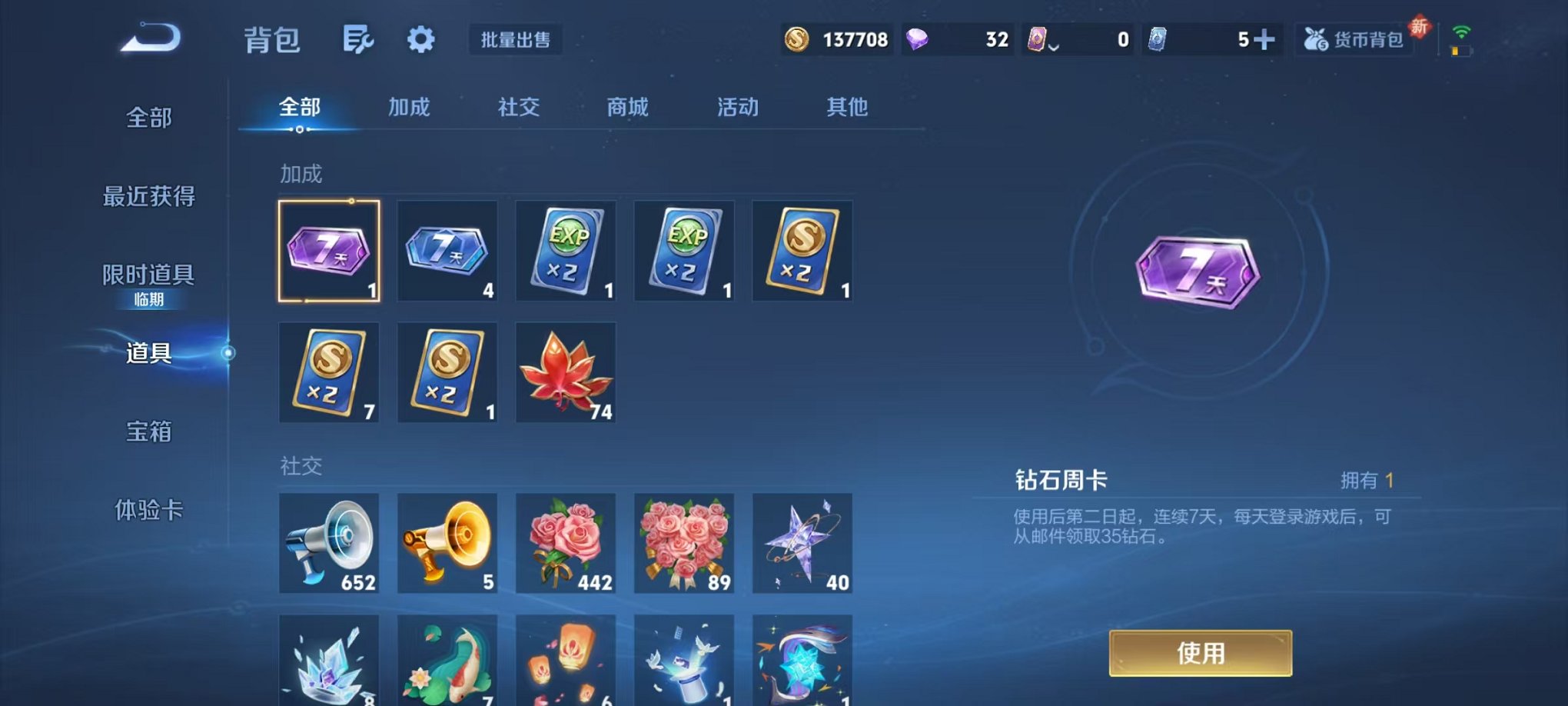1568x706 pixels.
Task: Select the golden megaphone item
Action: 447,543
